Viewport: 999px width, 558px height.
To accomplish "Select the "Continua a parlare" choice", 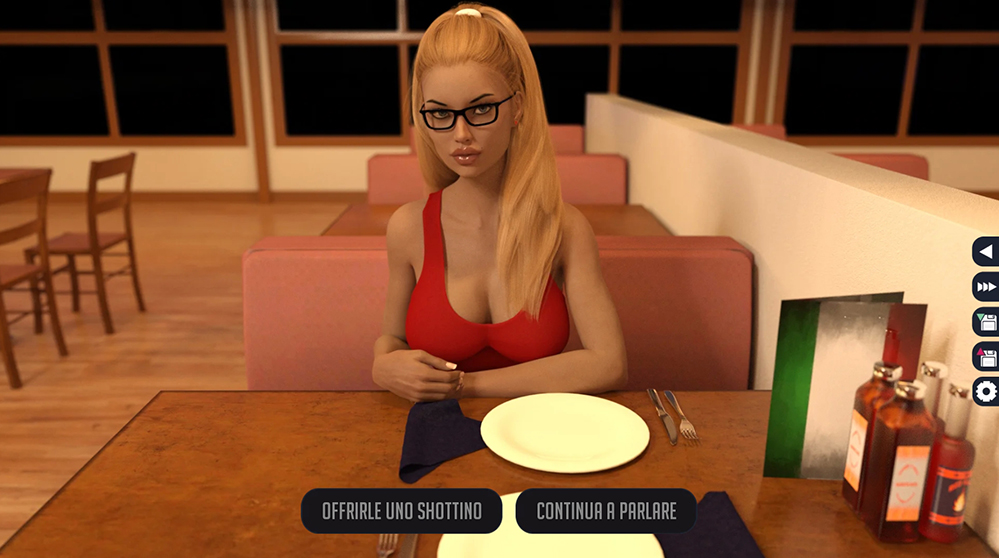I will [606, 511].
